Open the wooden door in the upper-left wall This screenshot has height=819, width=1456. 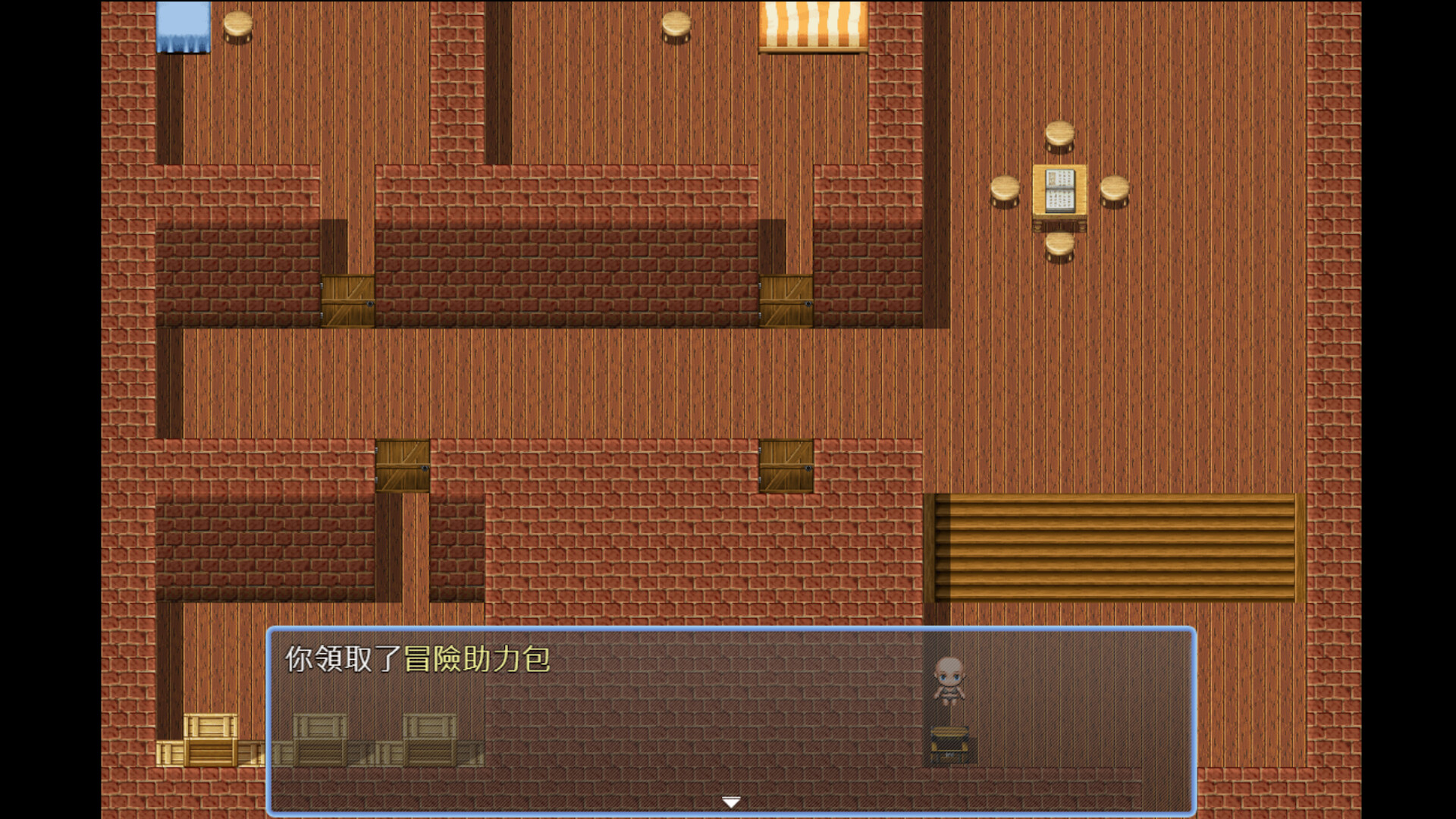tap(348, 300)
